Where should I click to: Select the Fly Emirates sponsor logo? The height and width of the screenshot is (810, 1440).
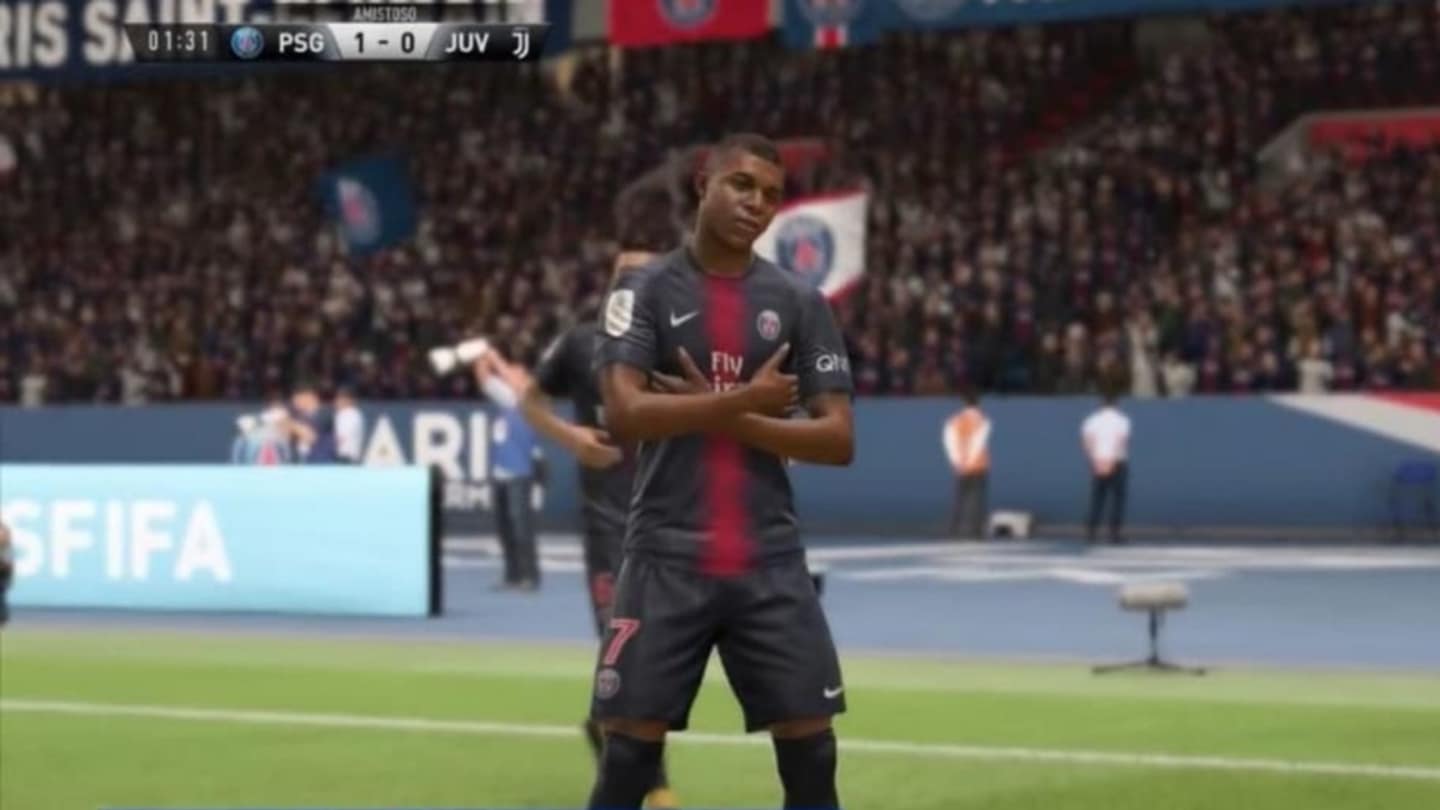pyautogui.click(x=727, y=365)
